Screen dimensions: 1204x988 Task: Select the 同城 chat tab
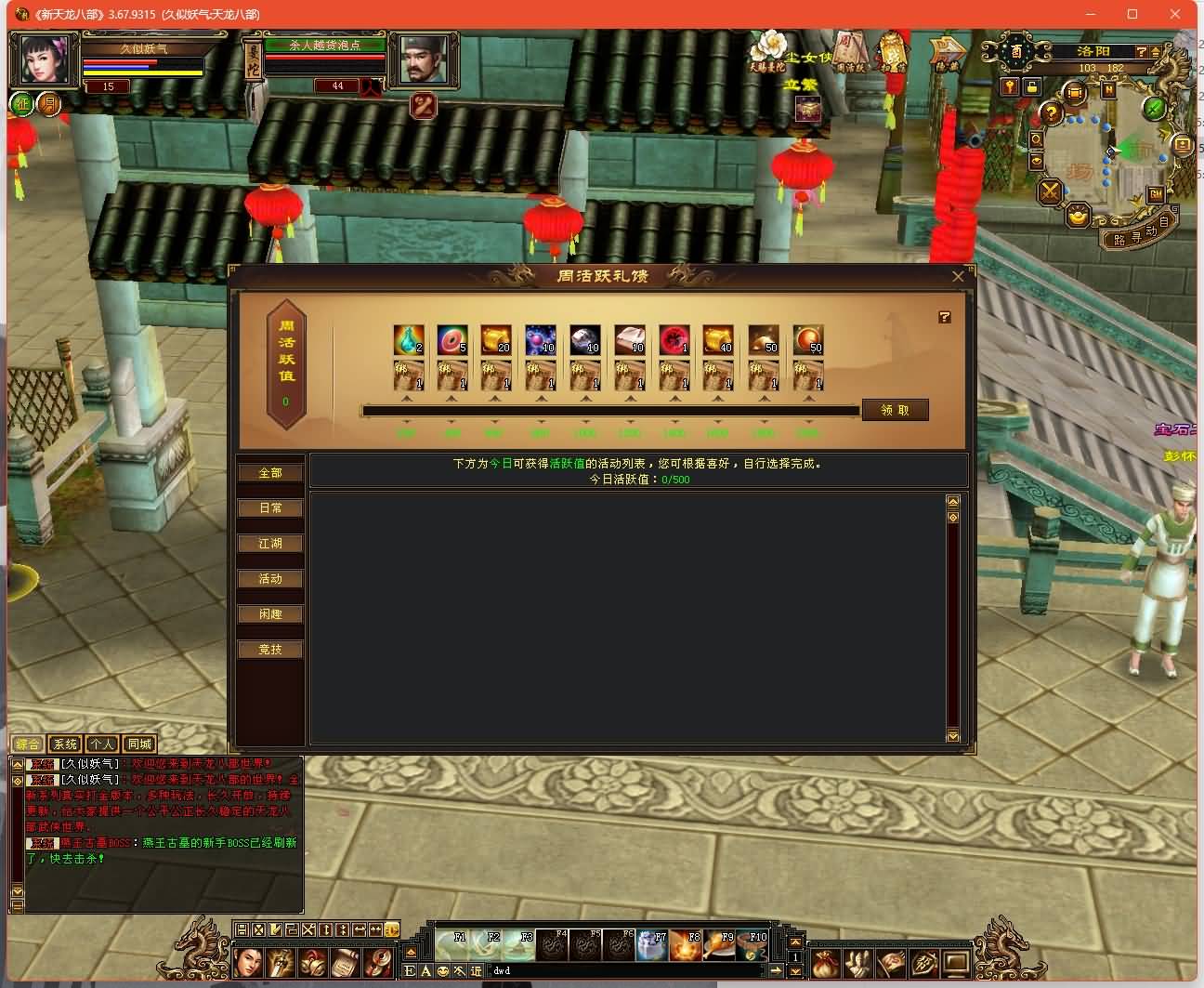139,744
